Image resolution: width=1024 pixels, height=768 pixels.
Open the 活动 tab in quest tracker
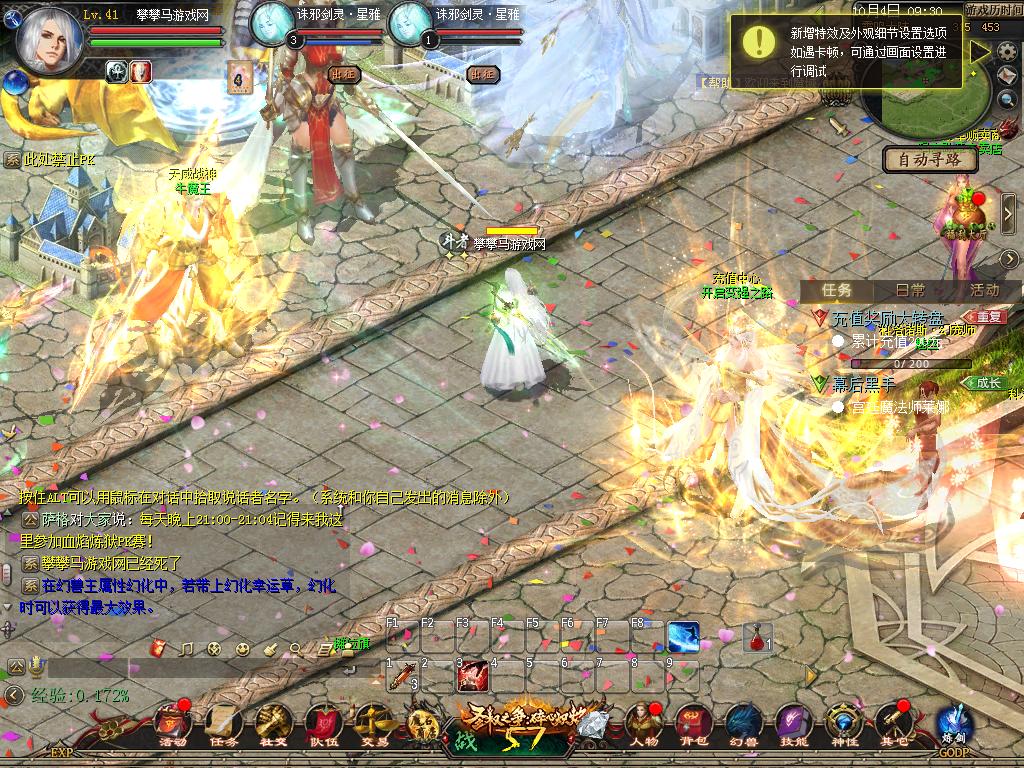(x=984, y=290)
